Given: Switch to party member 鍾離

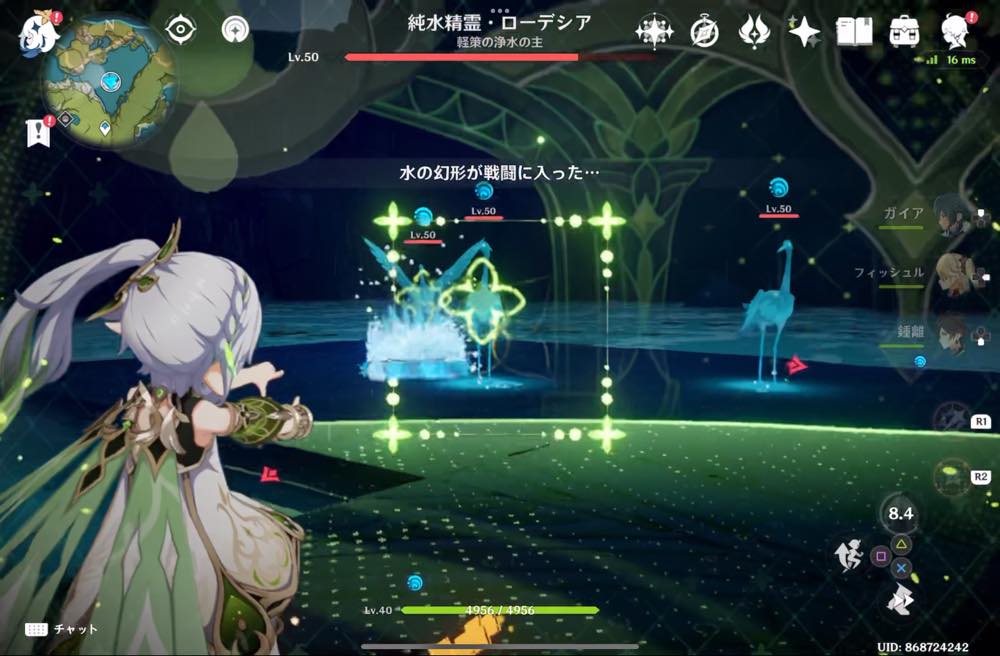Looking at the screenshot, I should [x=952, y=333].
